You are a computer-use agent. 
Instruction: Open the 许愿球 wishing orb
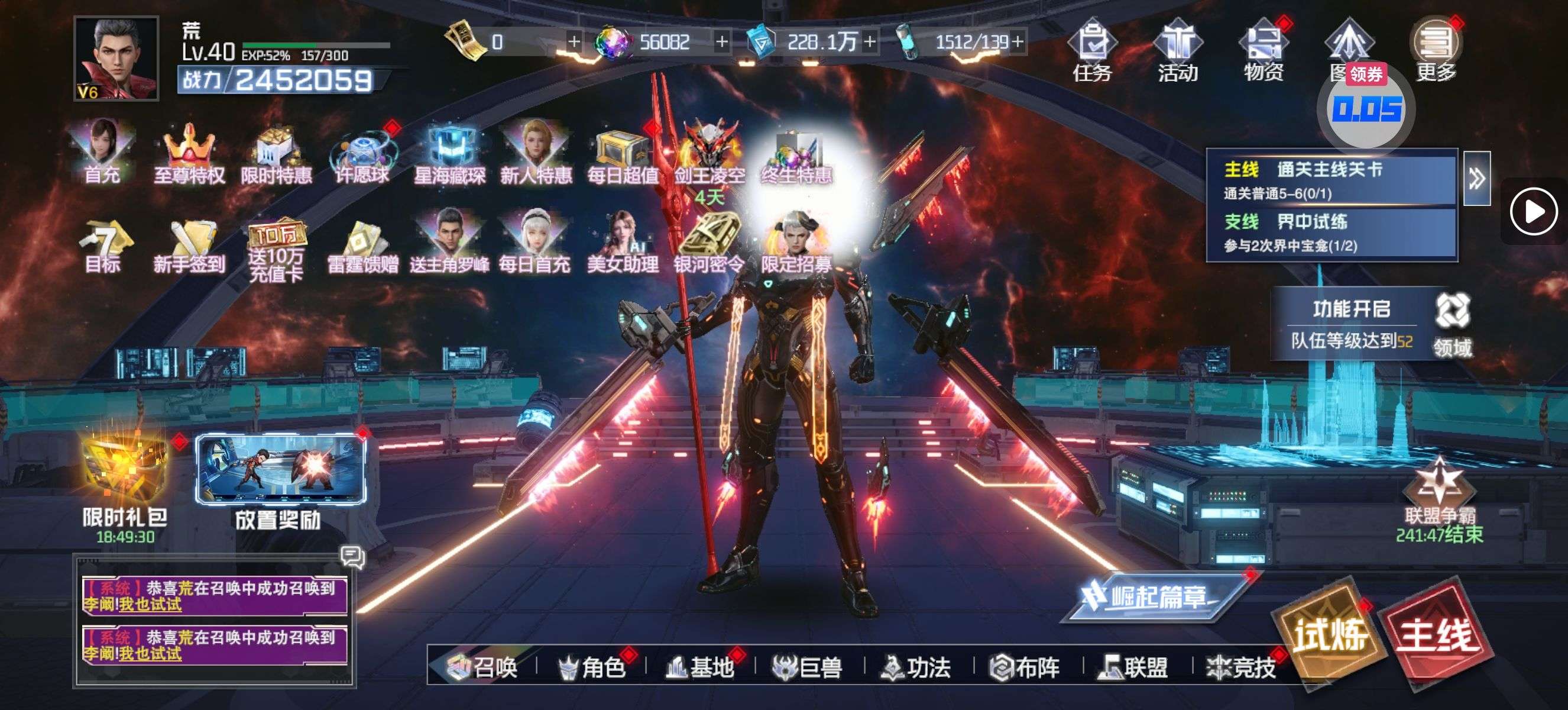[x=363, y=153]
